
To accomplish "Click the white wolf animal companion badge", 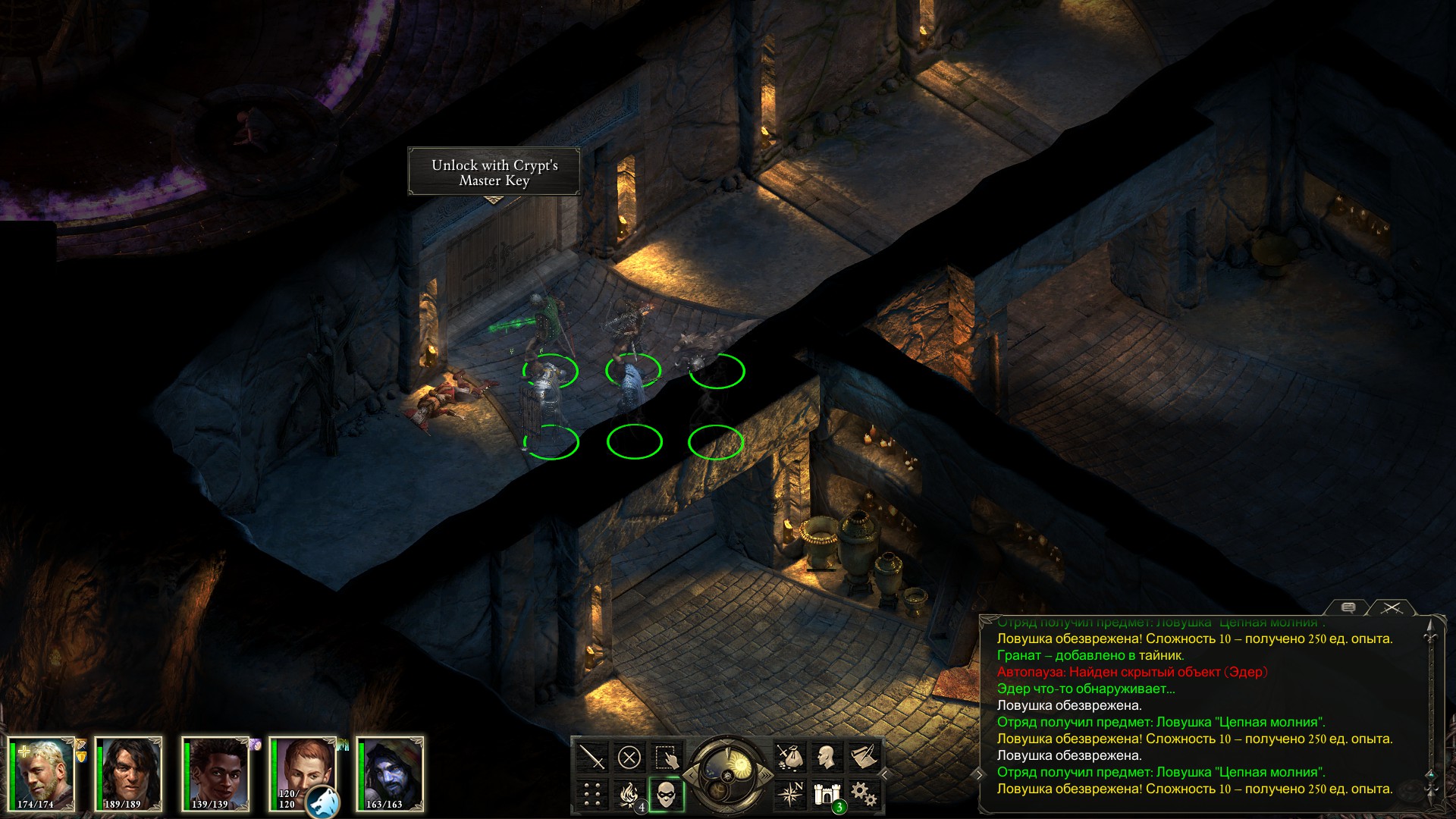I will point(323,802).
